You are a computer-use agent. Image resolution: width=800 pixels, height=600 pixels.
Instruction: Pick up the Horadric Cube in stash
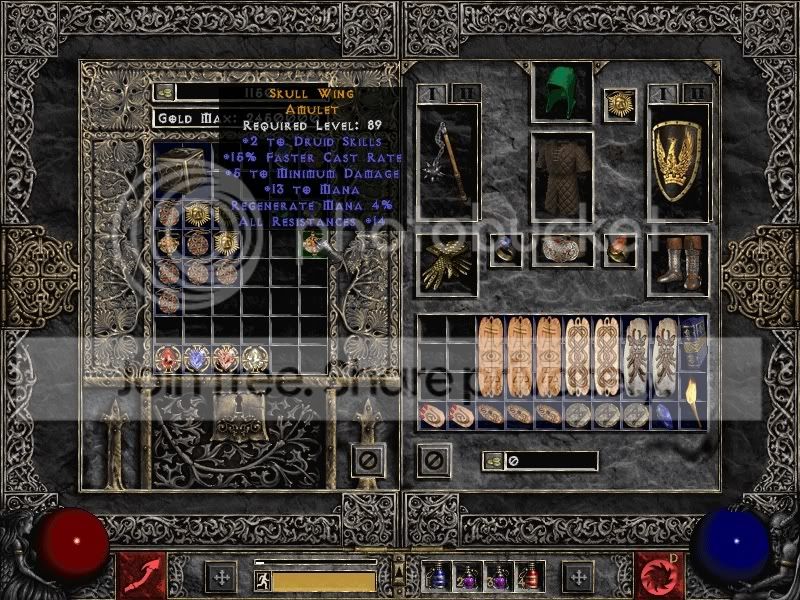(181, 172)
